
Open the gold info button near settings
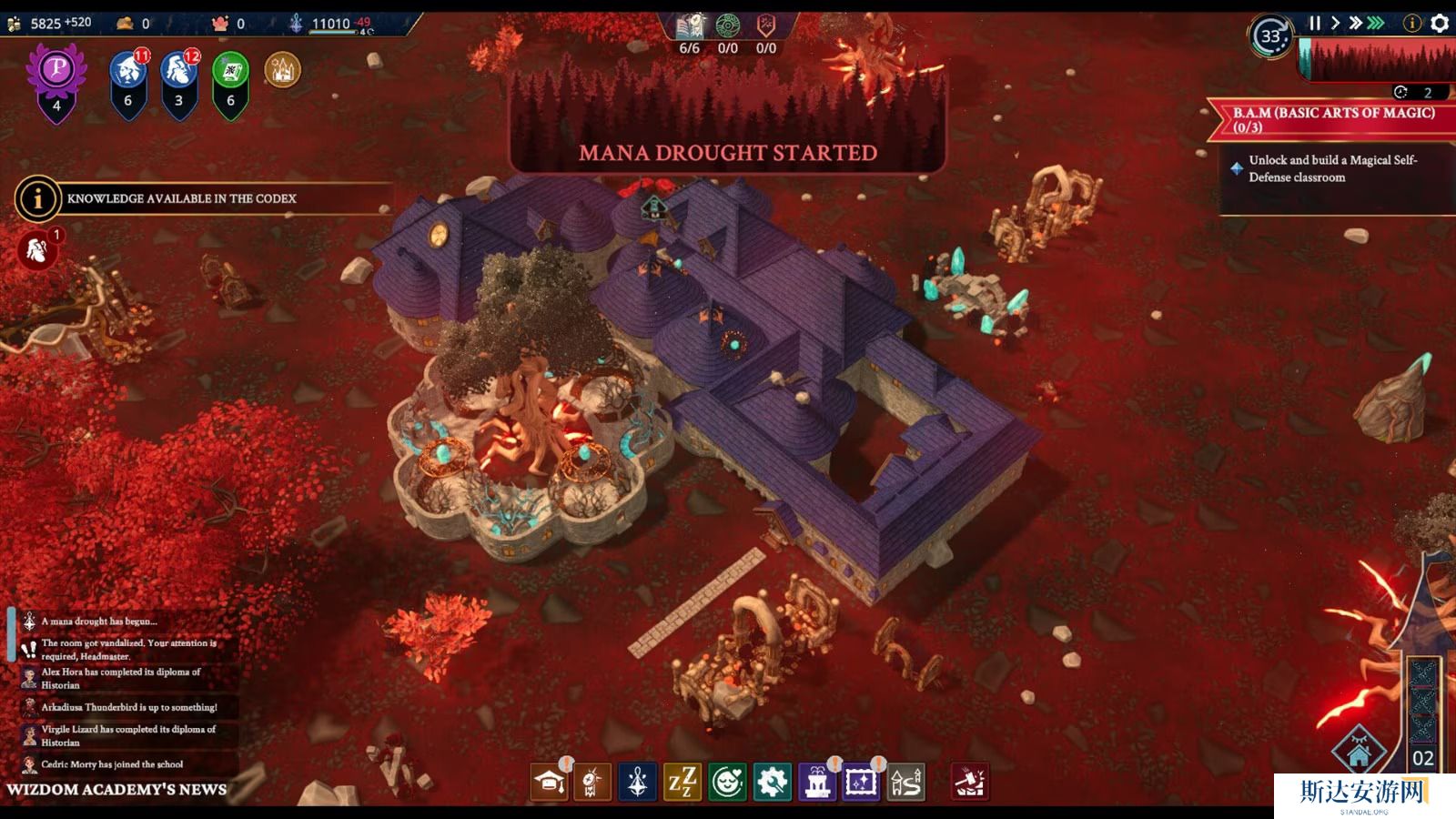tap(1412, 24)
